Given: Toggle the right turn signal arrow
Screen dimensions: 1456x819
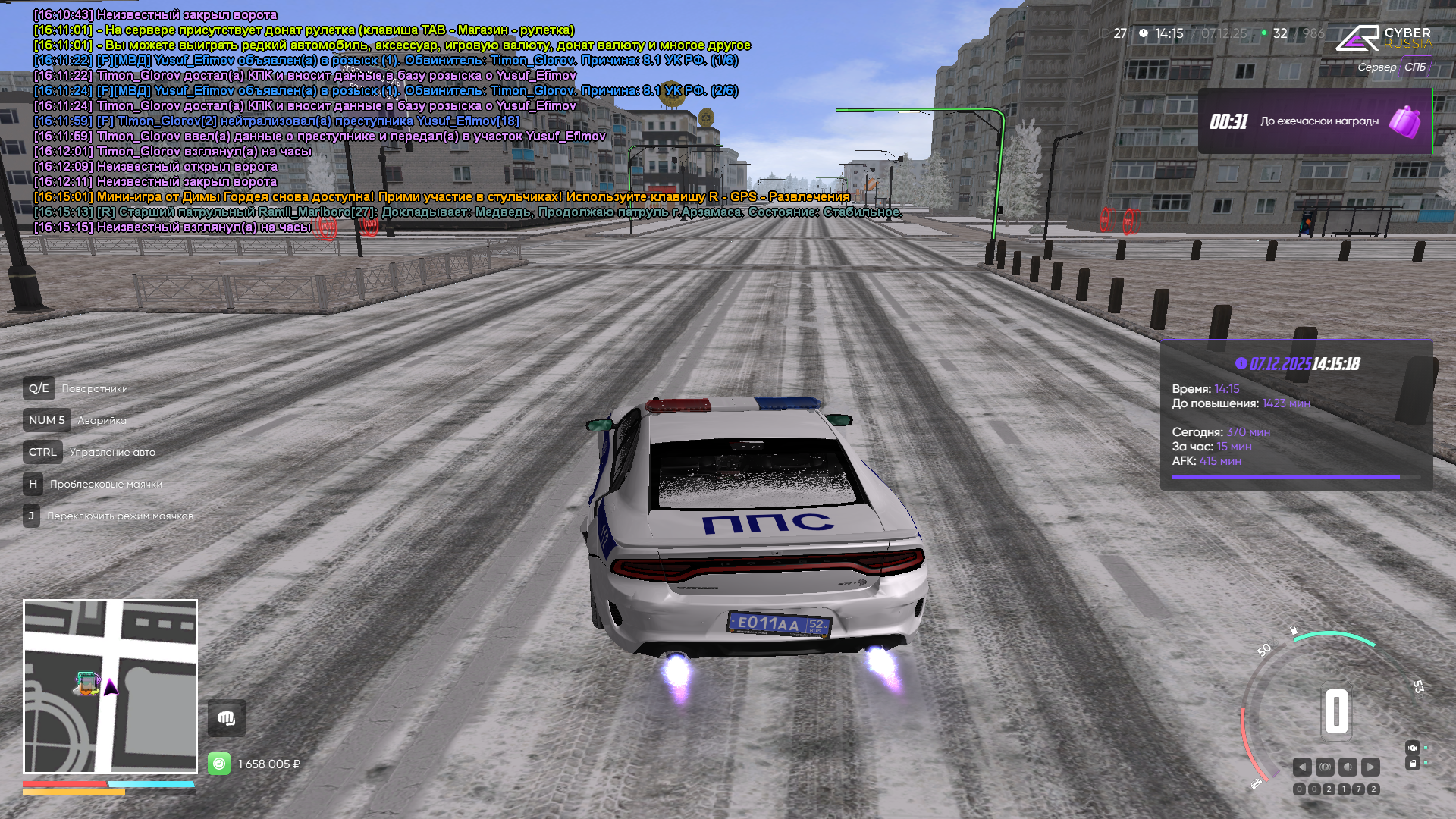Looking at the screenshot, I should coord(1370,767).
